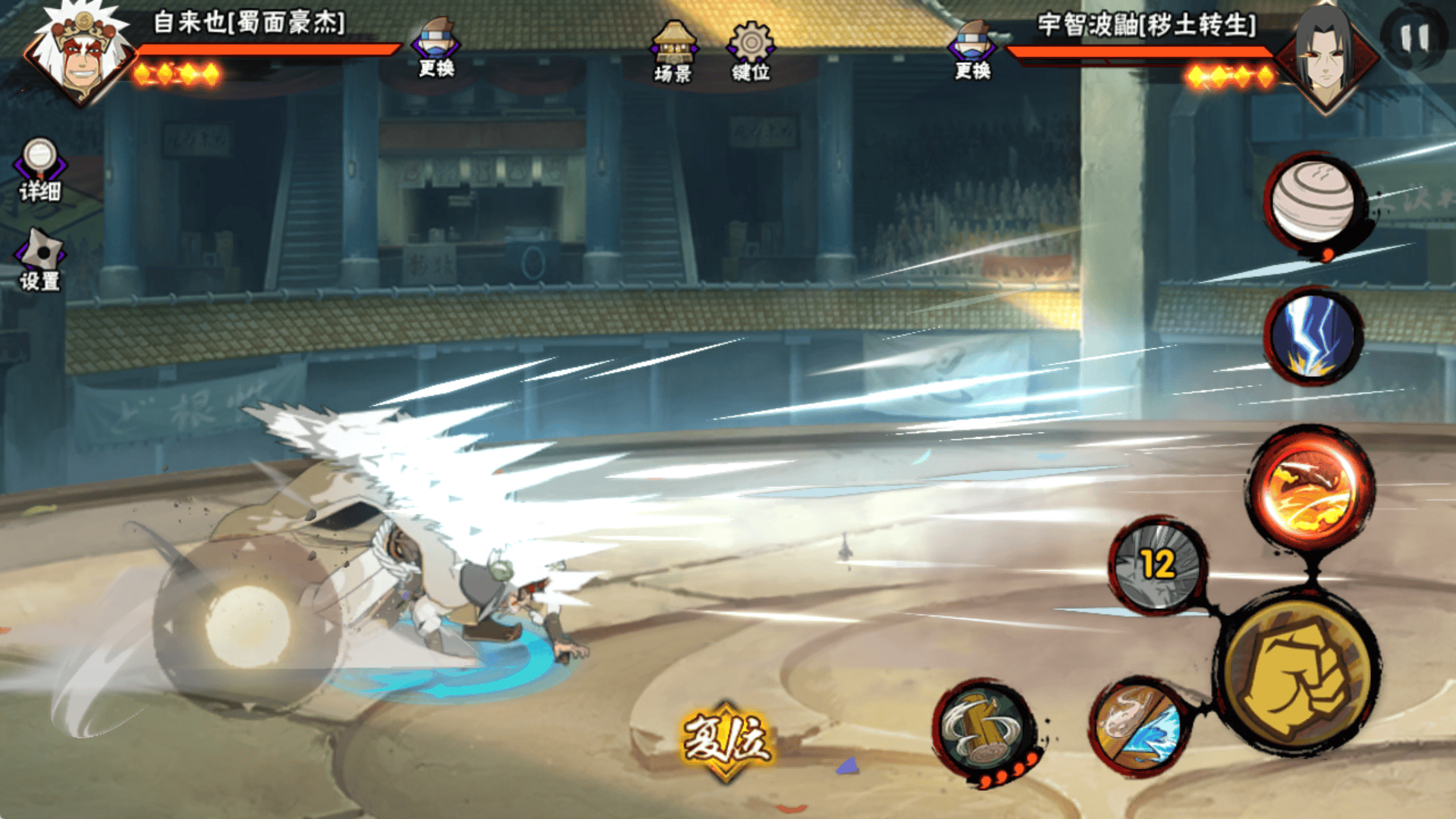Viewport: 1456px width, 819px height.
Task: Activate the skill on 12 cooldown
Action: (1157, 564)
